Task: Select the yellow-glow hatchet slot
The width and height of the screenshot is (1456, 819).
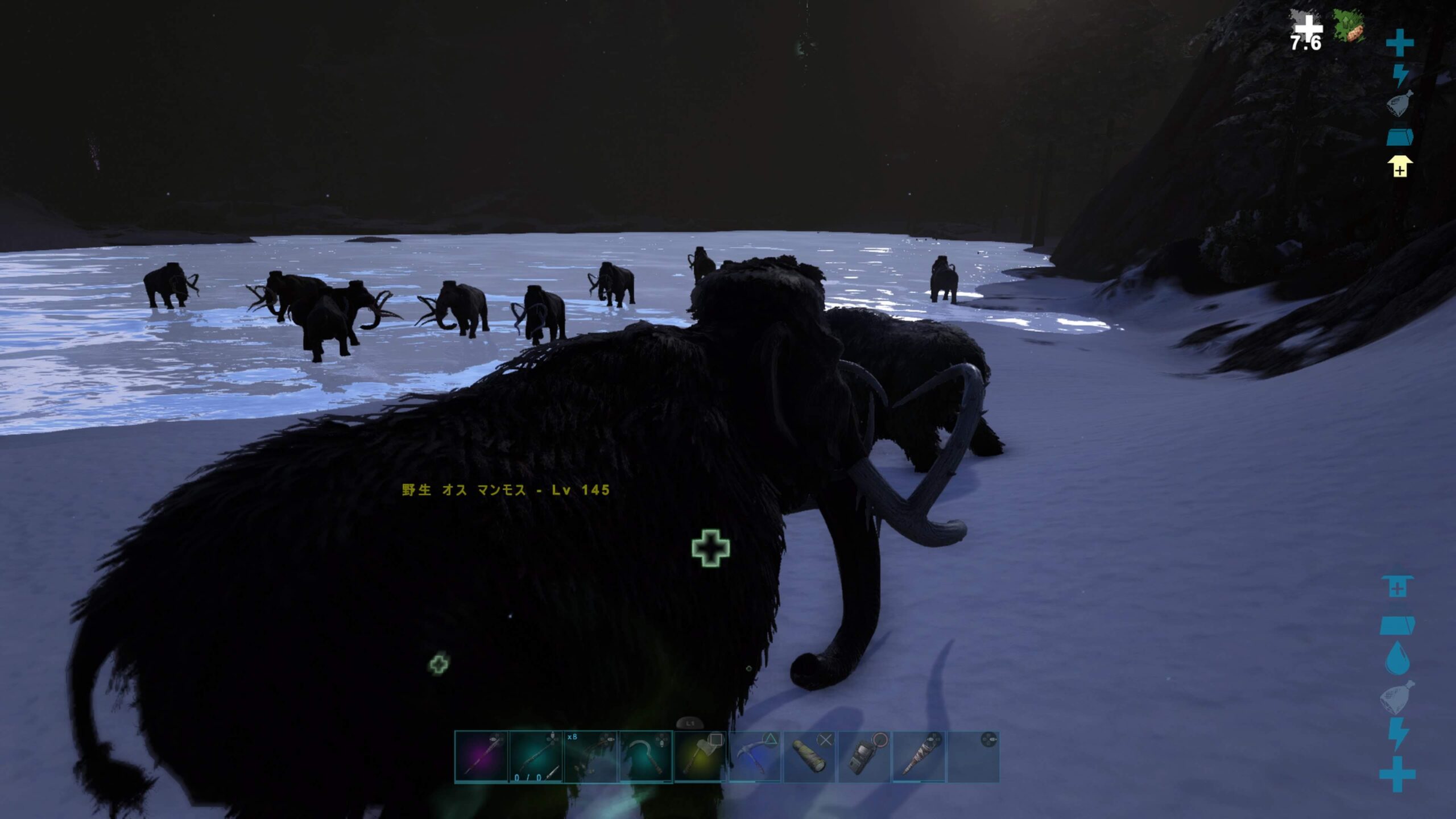Action: click(x=700, y=757)
